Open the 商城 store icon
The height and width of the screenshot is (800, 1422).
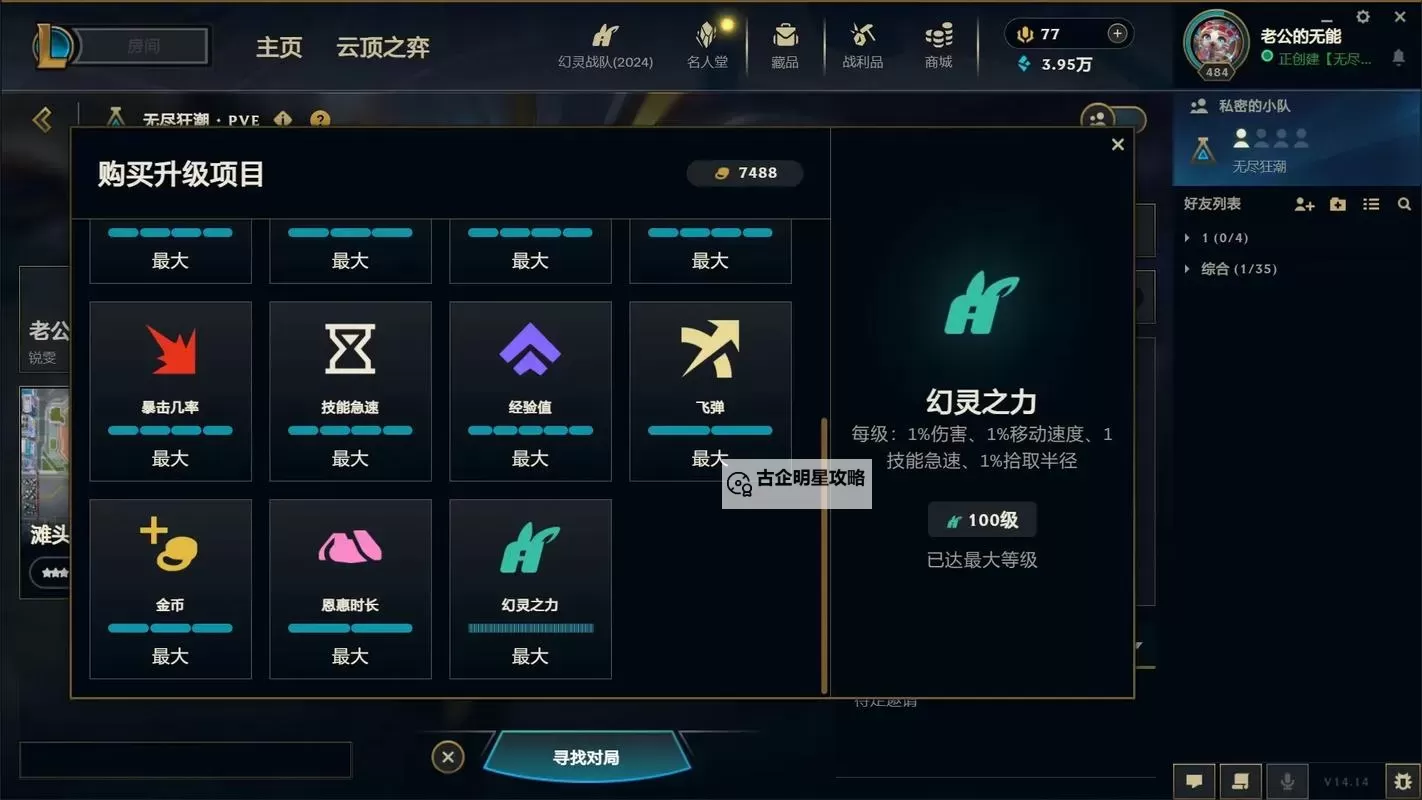coord(937,45)
